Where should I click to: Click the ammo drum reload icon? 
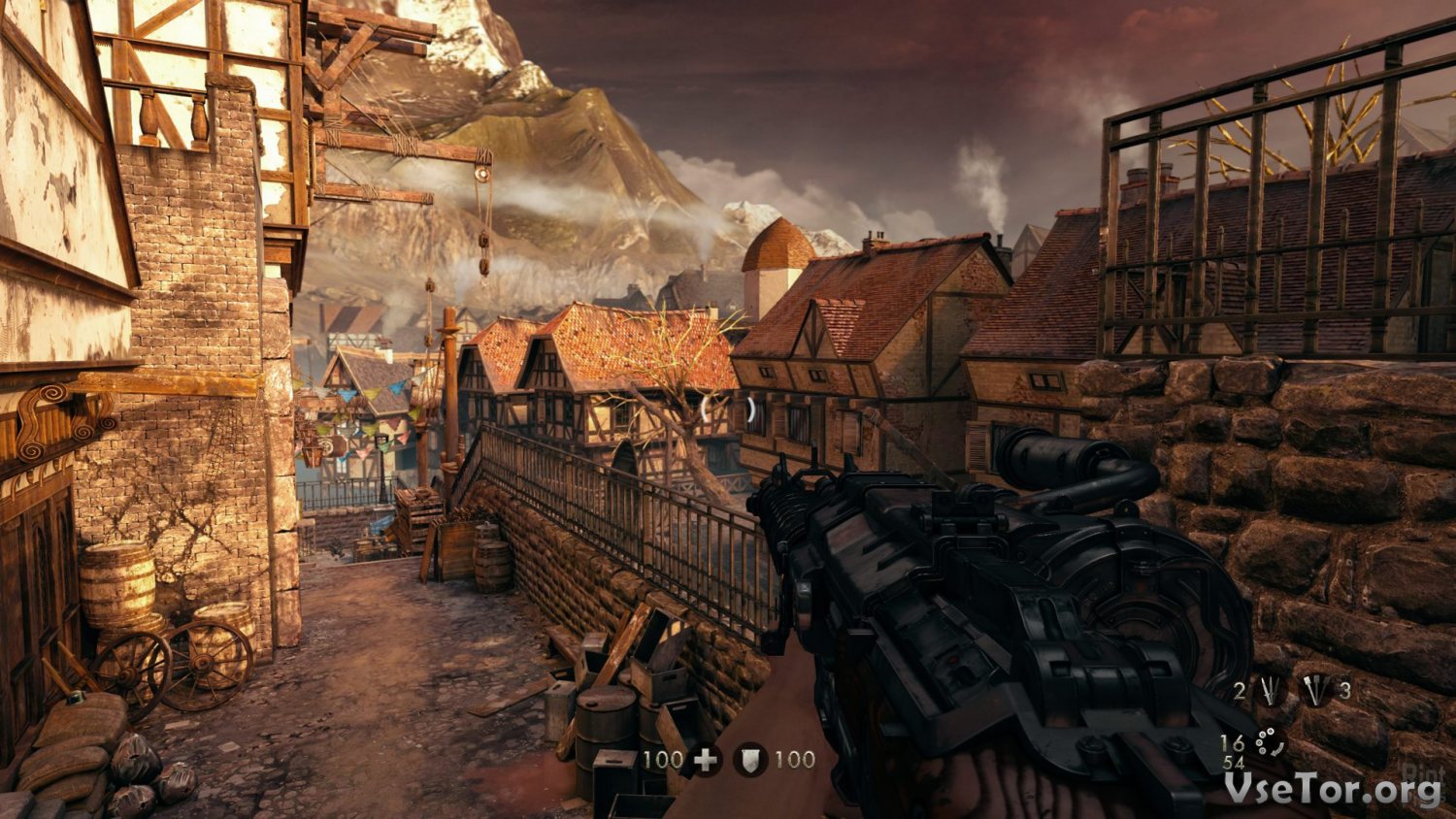coord(1269,743)
